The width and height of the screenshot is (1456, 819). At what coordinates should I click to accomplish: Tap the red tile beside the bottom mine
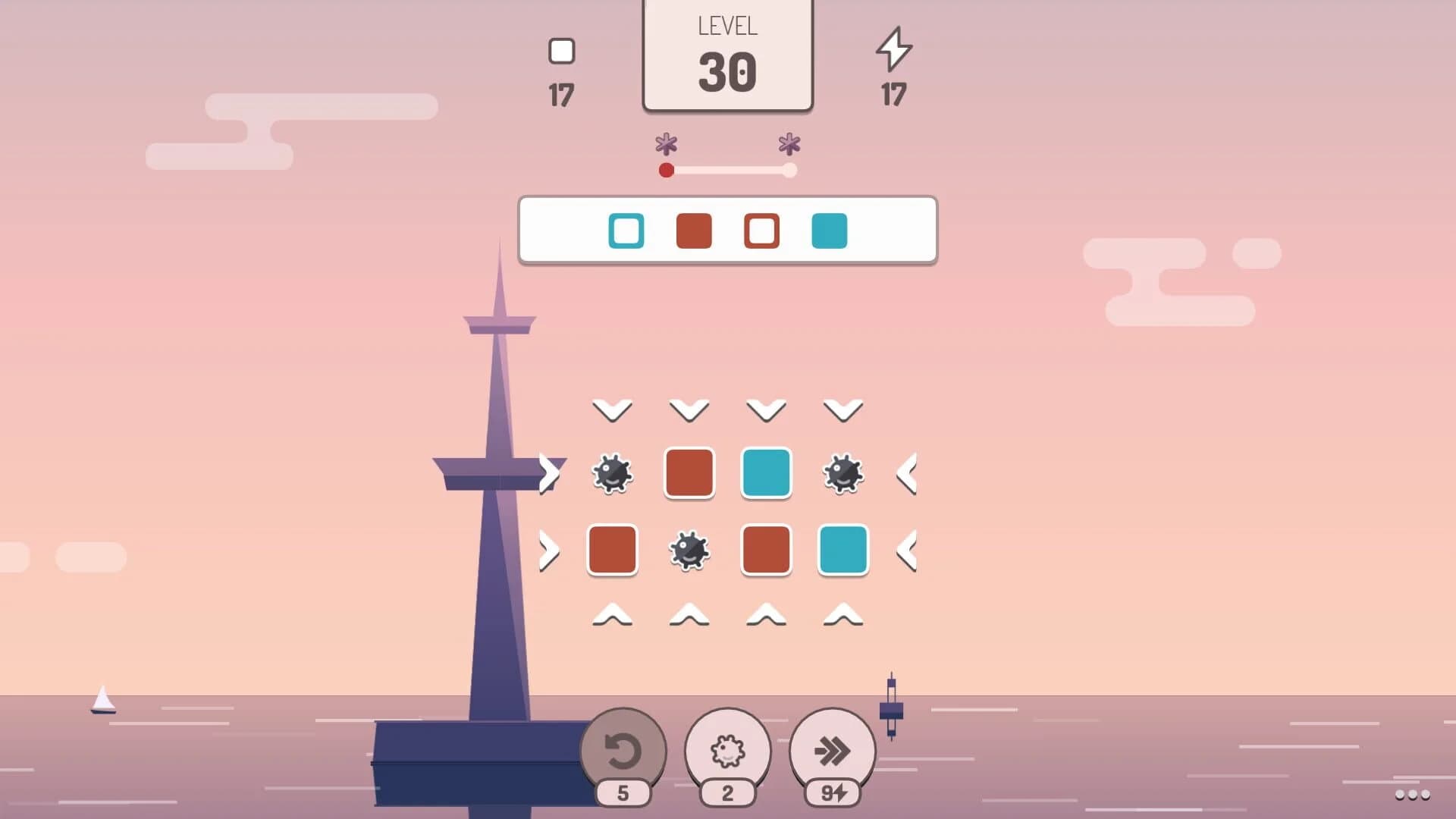coord(613,551)
